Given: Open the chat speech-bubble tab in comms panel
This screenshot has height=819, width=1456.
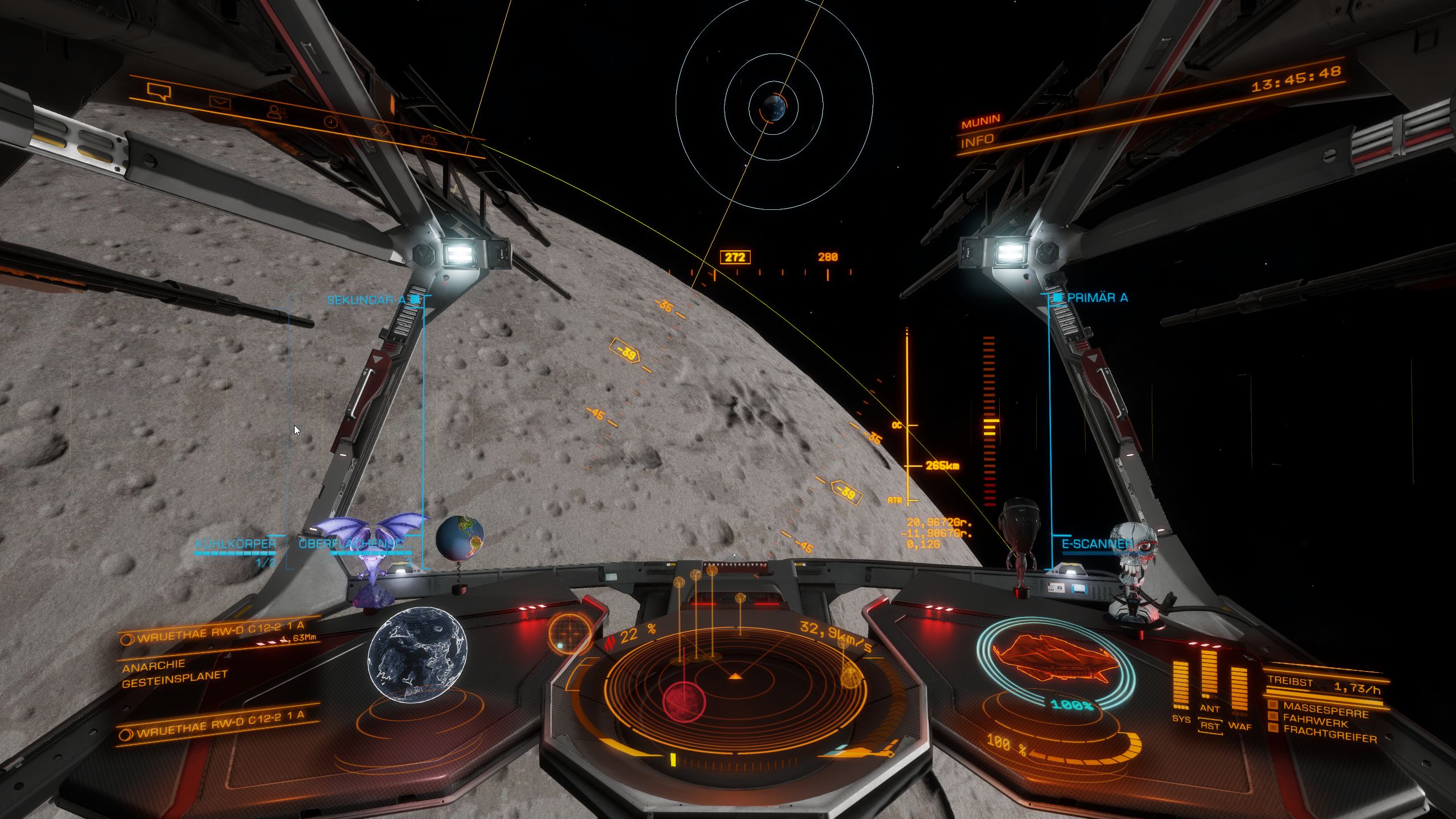Looking at the screenshot, I should [159, 91].
